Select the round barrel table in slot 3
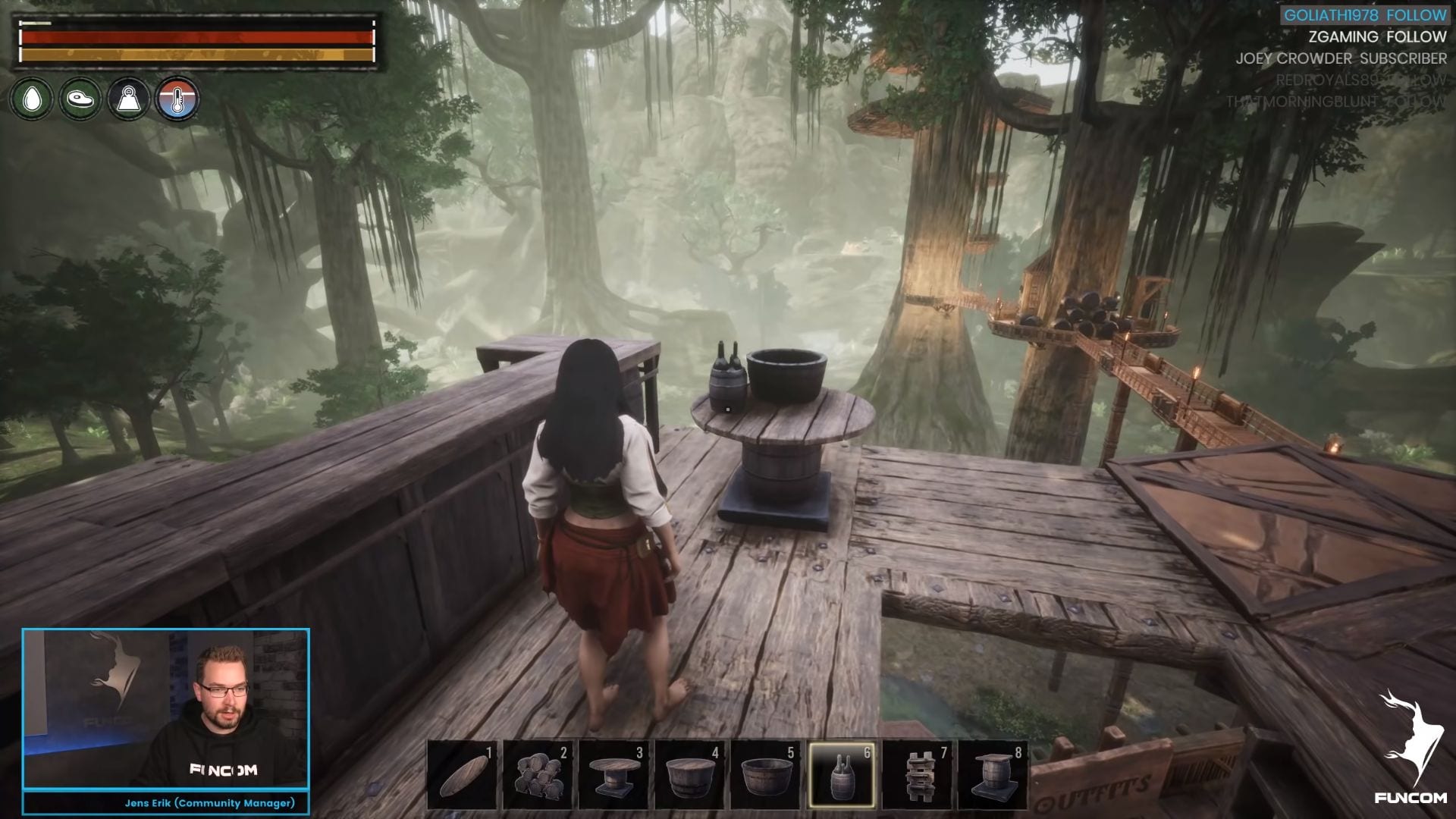The width and height of the screenshot is (1456, 819). tap(613, 775)
